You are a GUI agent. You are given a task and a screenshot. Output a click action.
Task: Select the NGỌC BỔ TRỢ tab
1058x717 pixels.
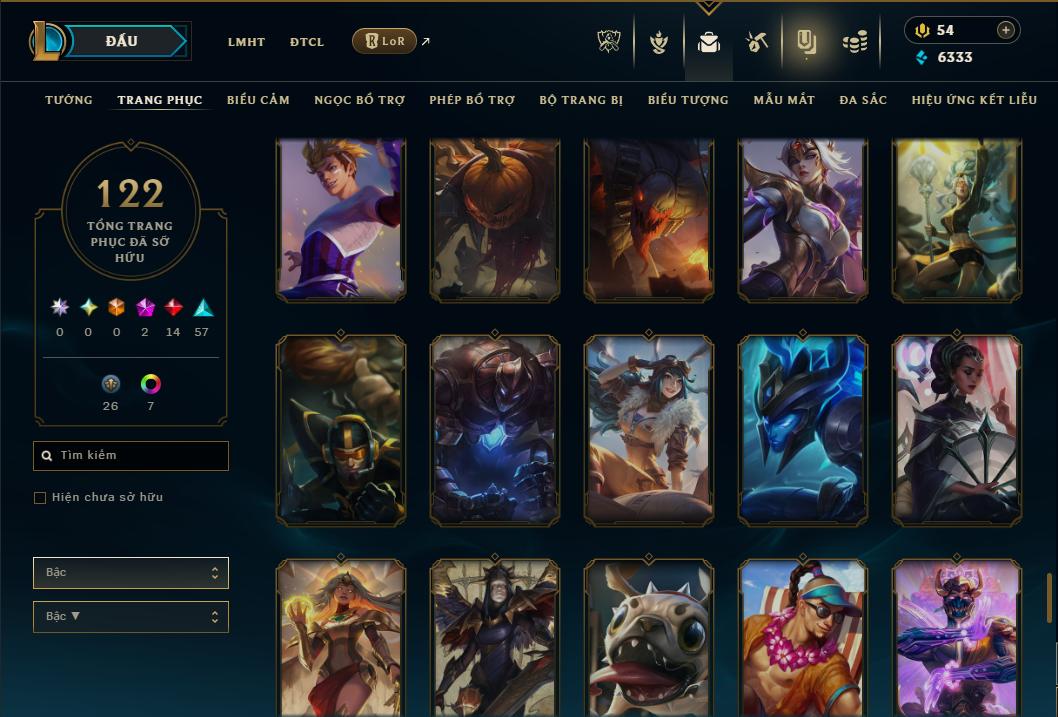pyautogui.click(x=359, y=100)
